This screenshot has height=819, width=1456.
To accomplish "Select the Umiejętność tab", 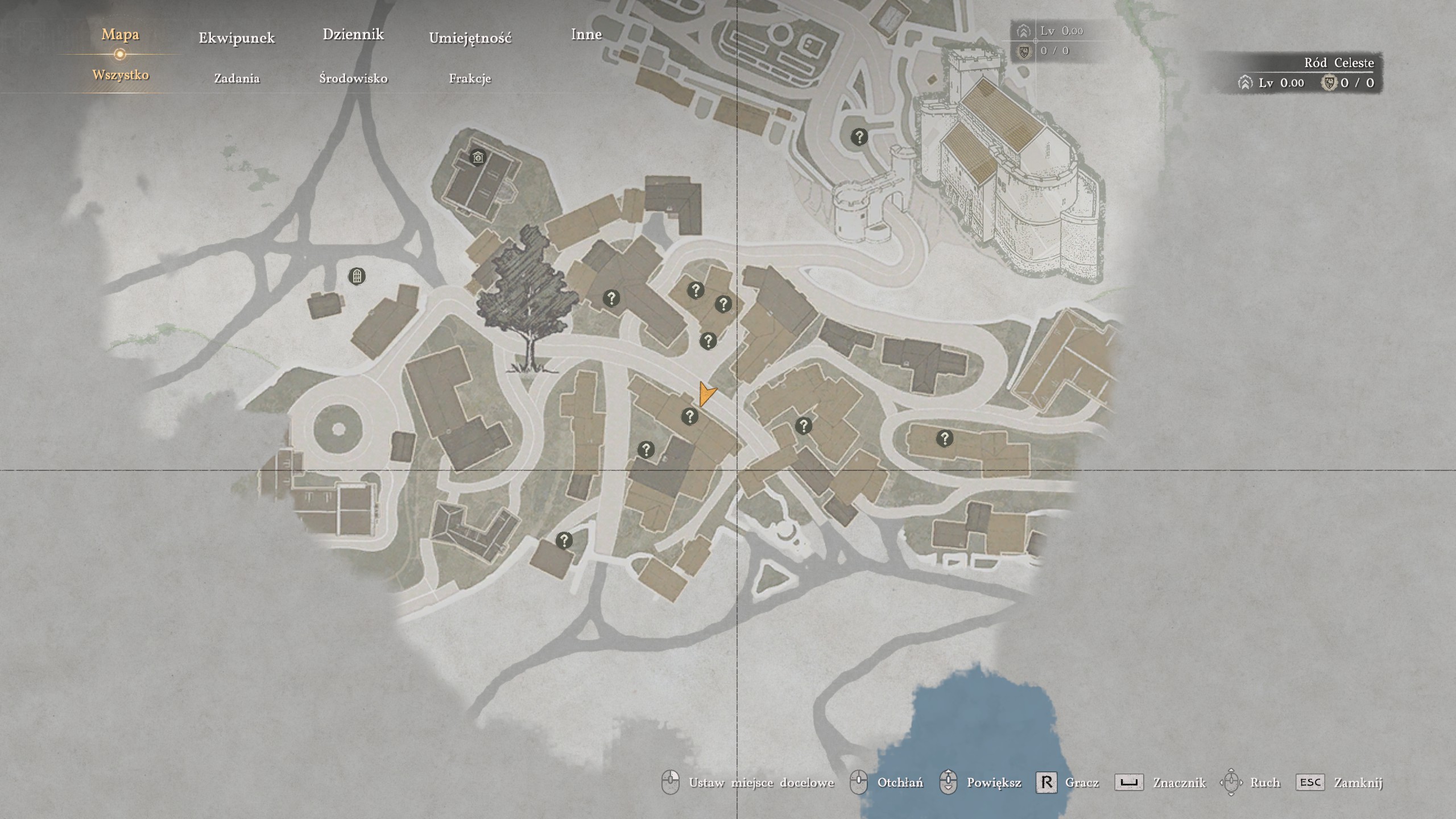I will (470, 38).
